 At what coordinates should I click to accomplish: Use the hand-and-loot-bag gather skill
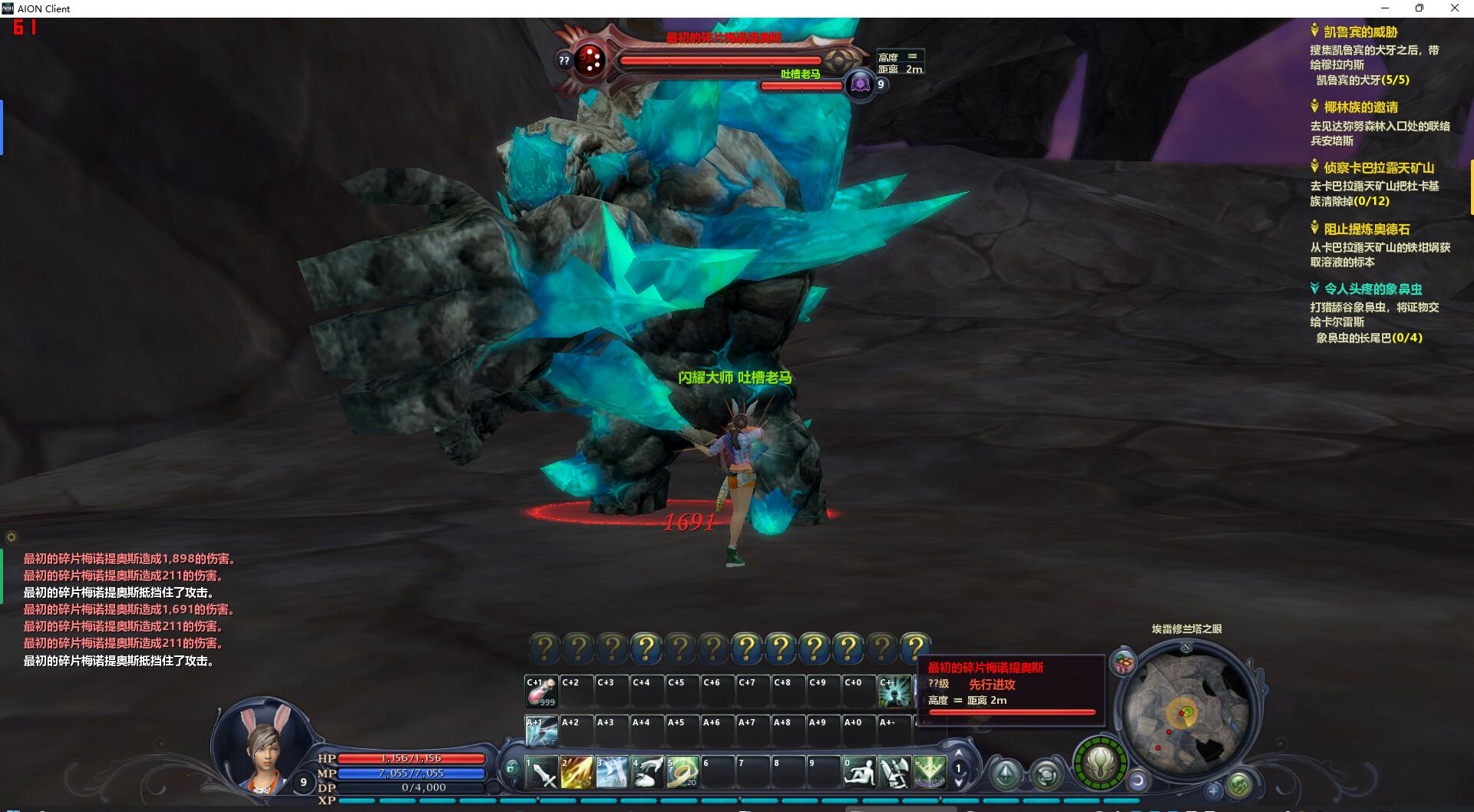pos(647,772)
